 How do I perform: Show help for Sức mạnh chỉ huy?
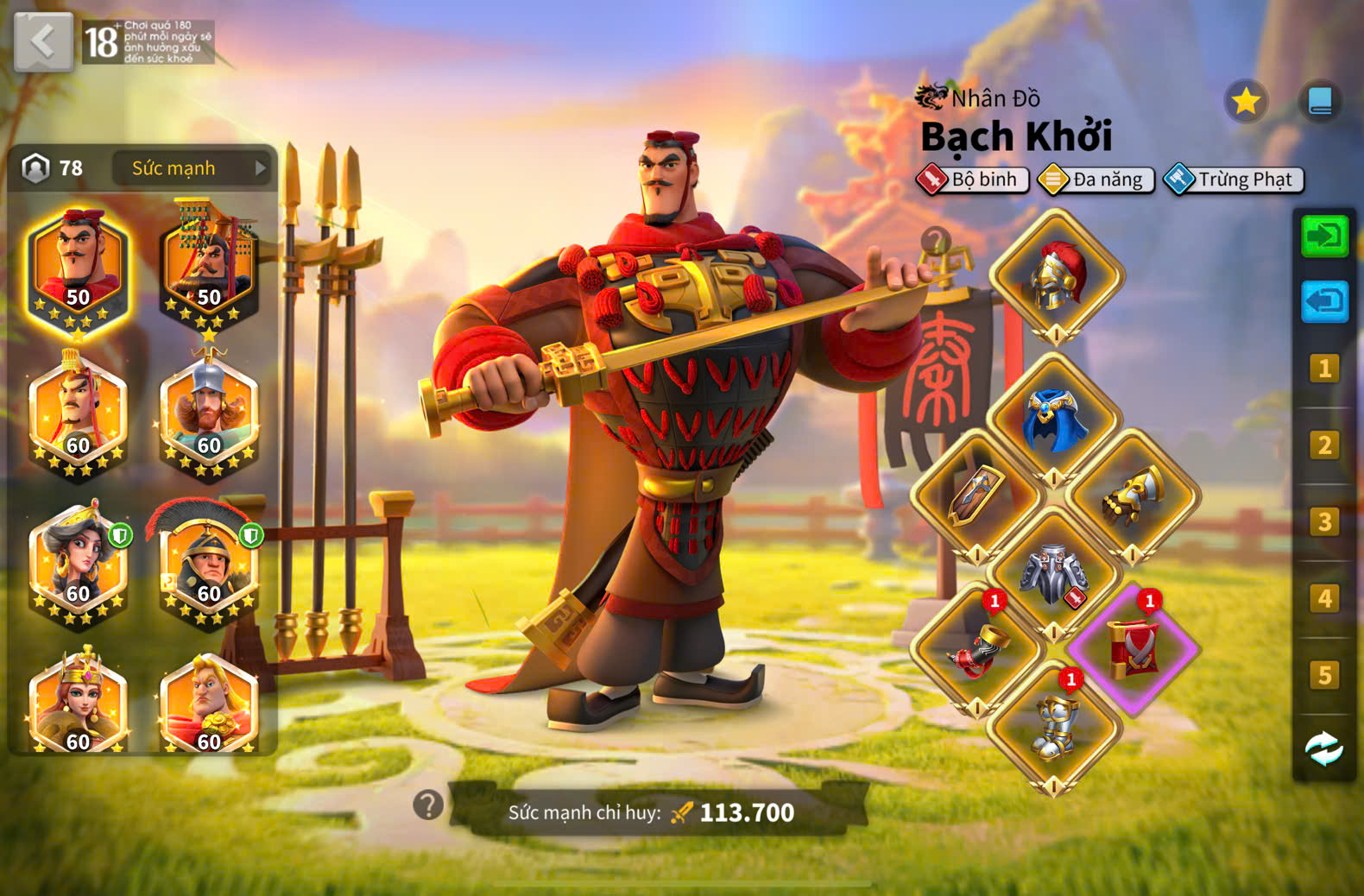pyautogui.click(x=428, y=805)
